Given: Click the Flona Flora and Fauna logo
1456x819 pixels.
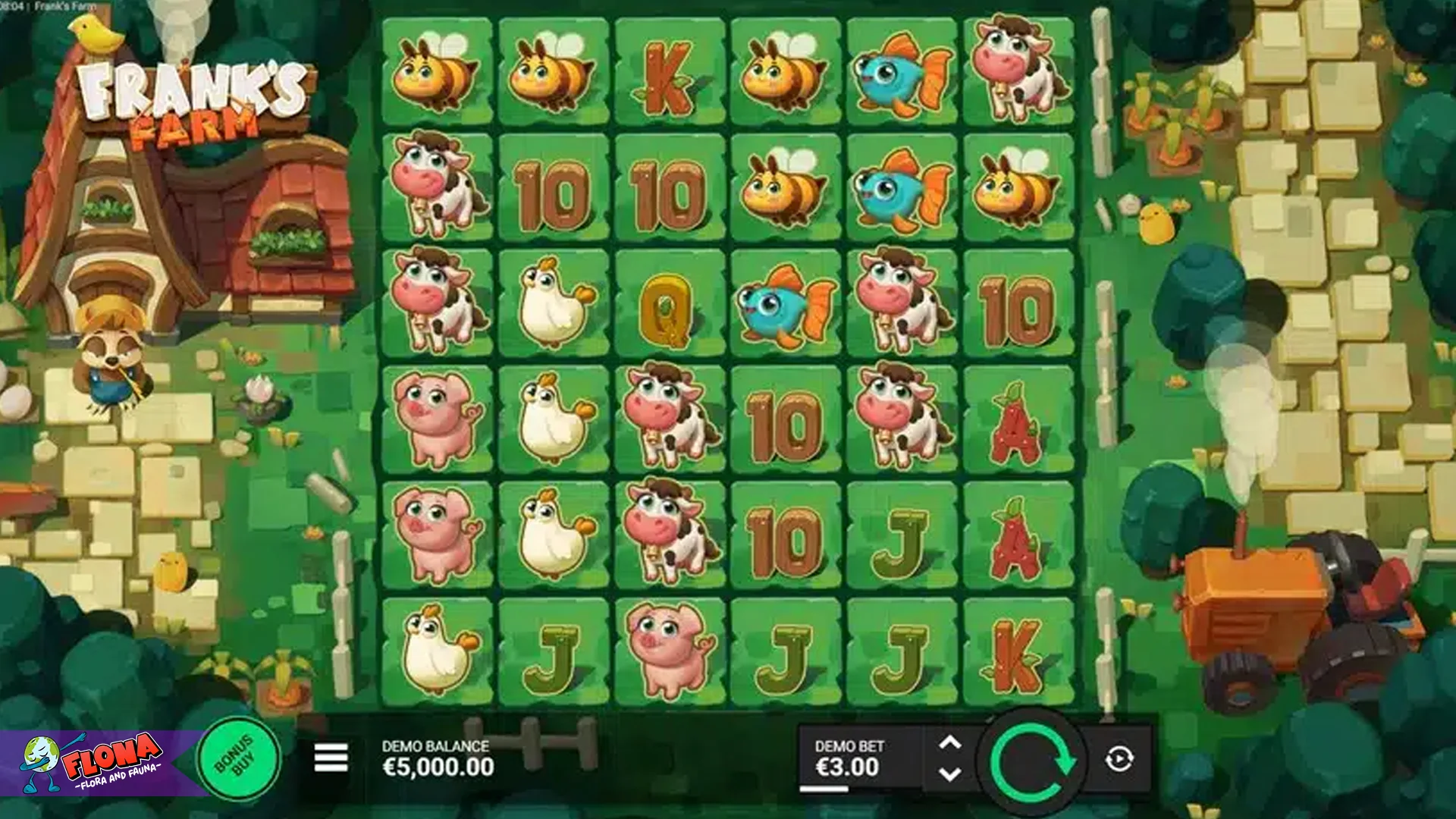Looking at the screenshot, I should pos(95,761).
